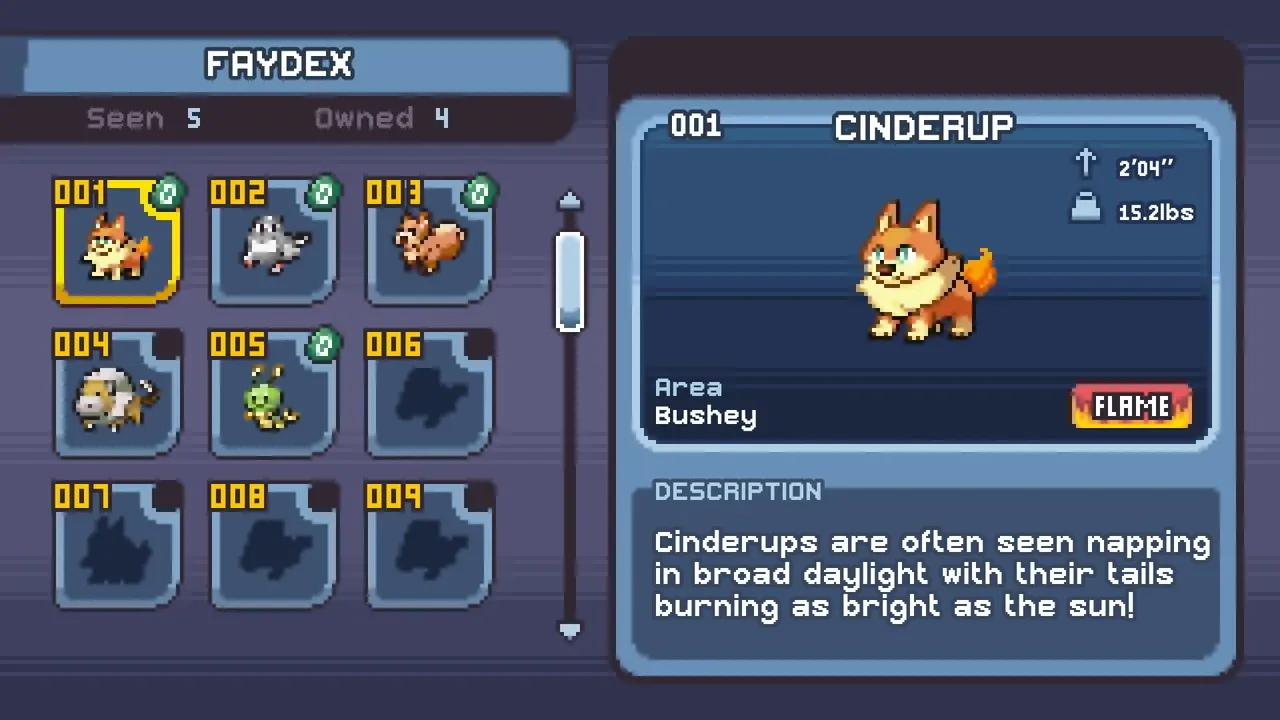Select unknown silhouette entry 009
The width and height of the screenshot is (1280, 720).
(429, 547)
